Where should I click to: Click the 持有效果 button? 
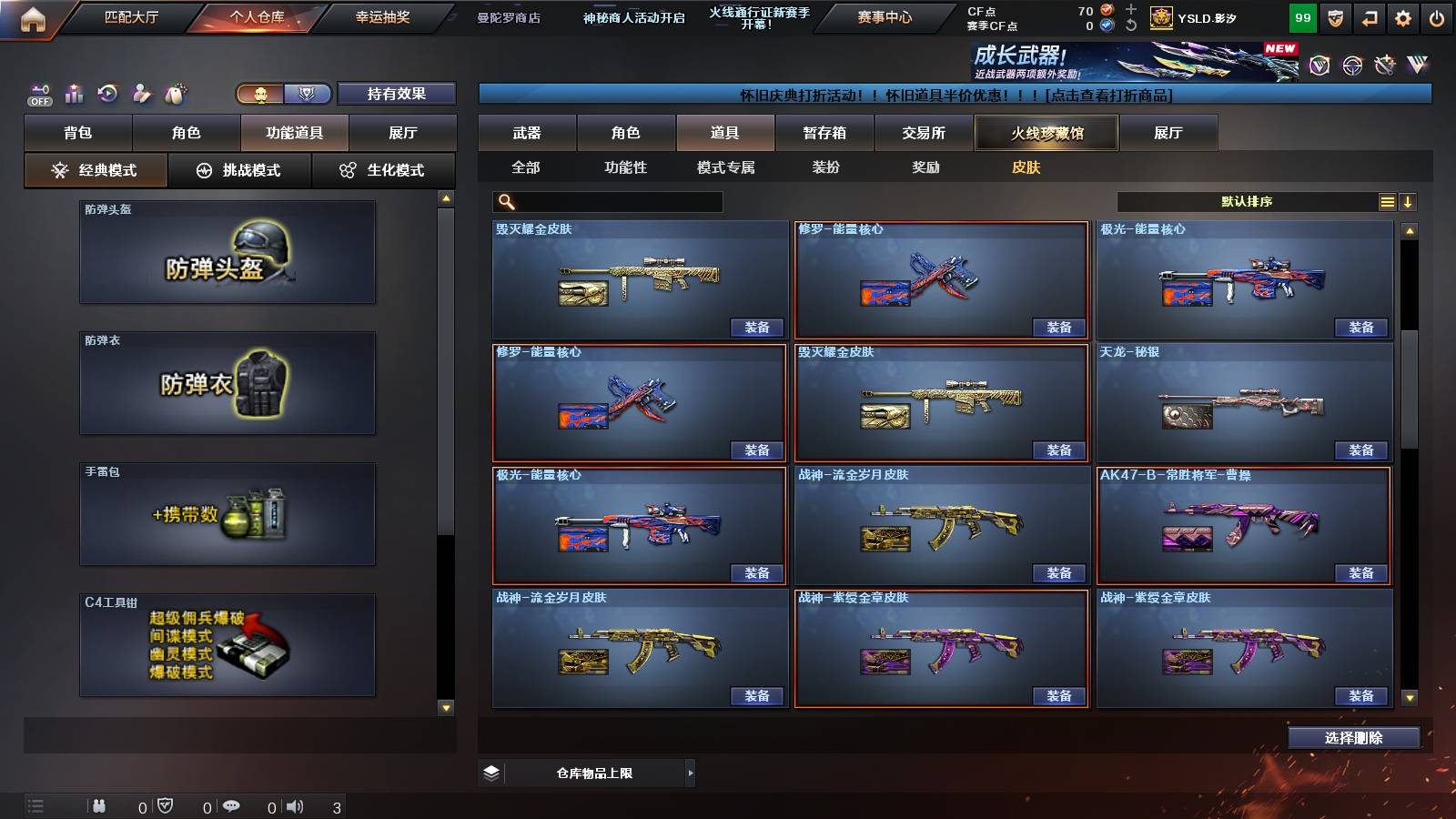click(398, 94)
